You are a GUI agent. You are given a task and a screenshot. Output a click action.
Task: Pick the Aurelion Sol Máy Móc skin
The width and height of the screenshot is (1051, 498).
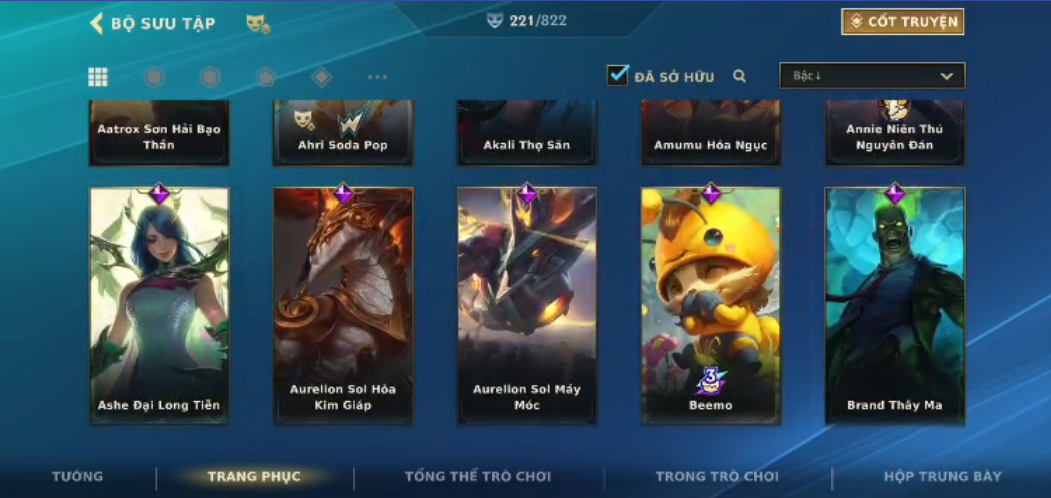(527, 305)
